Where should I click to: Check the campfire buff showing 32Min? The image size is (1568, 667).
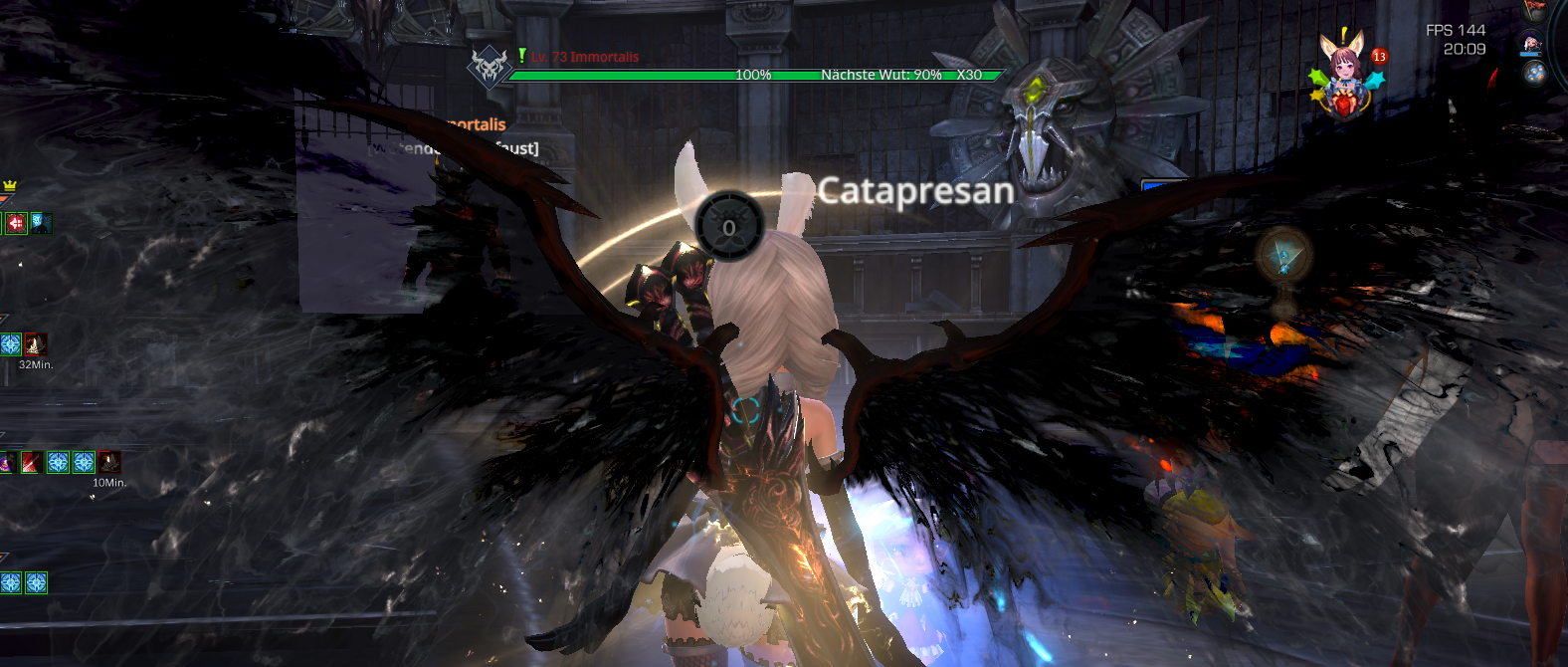[36, 344]
